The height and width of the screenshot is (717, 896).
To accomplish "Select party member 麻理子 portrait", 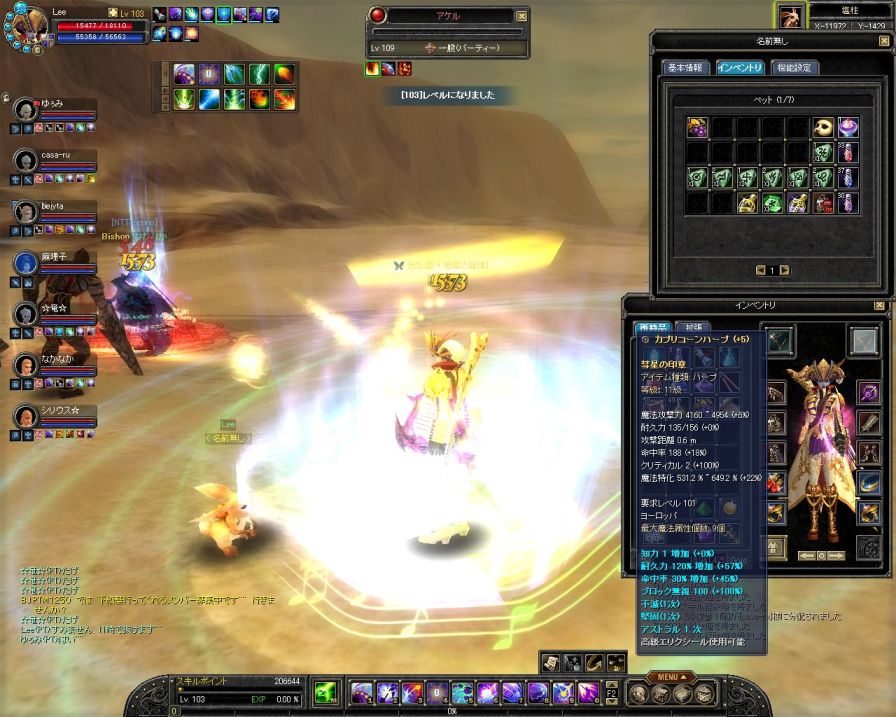I will click(x=26, y=263).
